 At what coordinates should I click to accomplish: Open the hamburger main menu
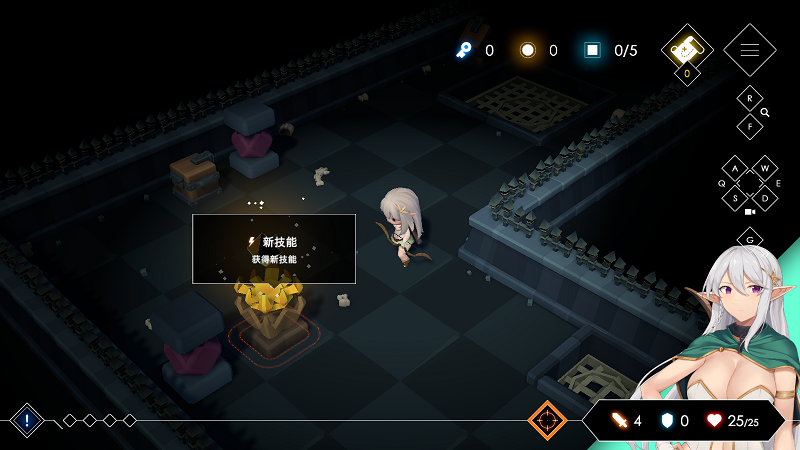click(749, 50)
